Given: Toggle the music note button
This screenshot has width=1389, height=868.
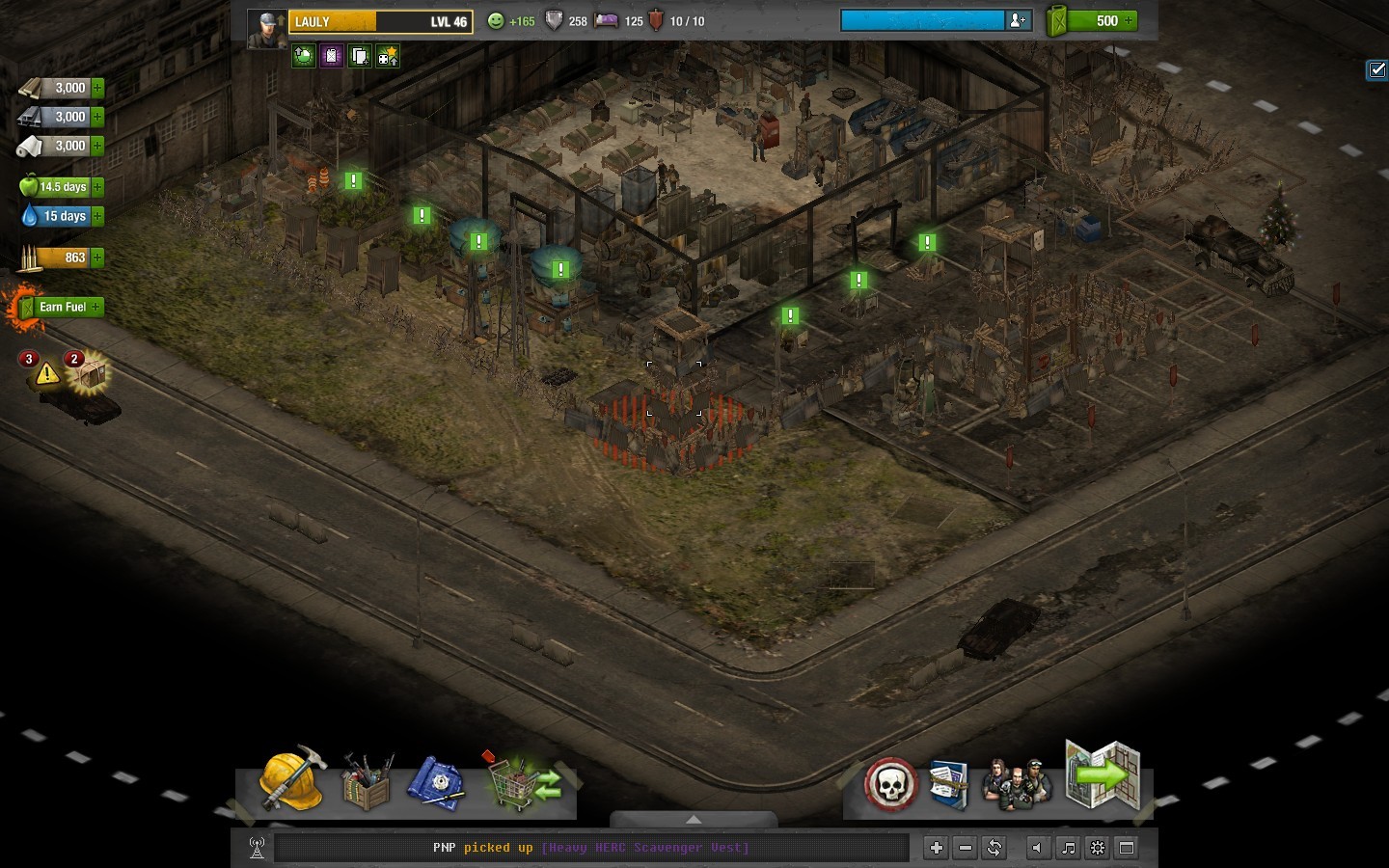Looking at the screenshot, I should (1068, 848).
